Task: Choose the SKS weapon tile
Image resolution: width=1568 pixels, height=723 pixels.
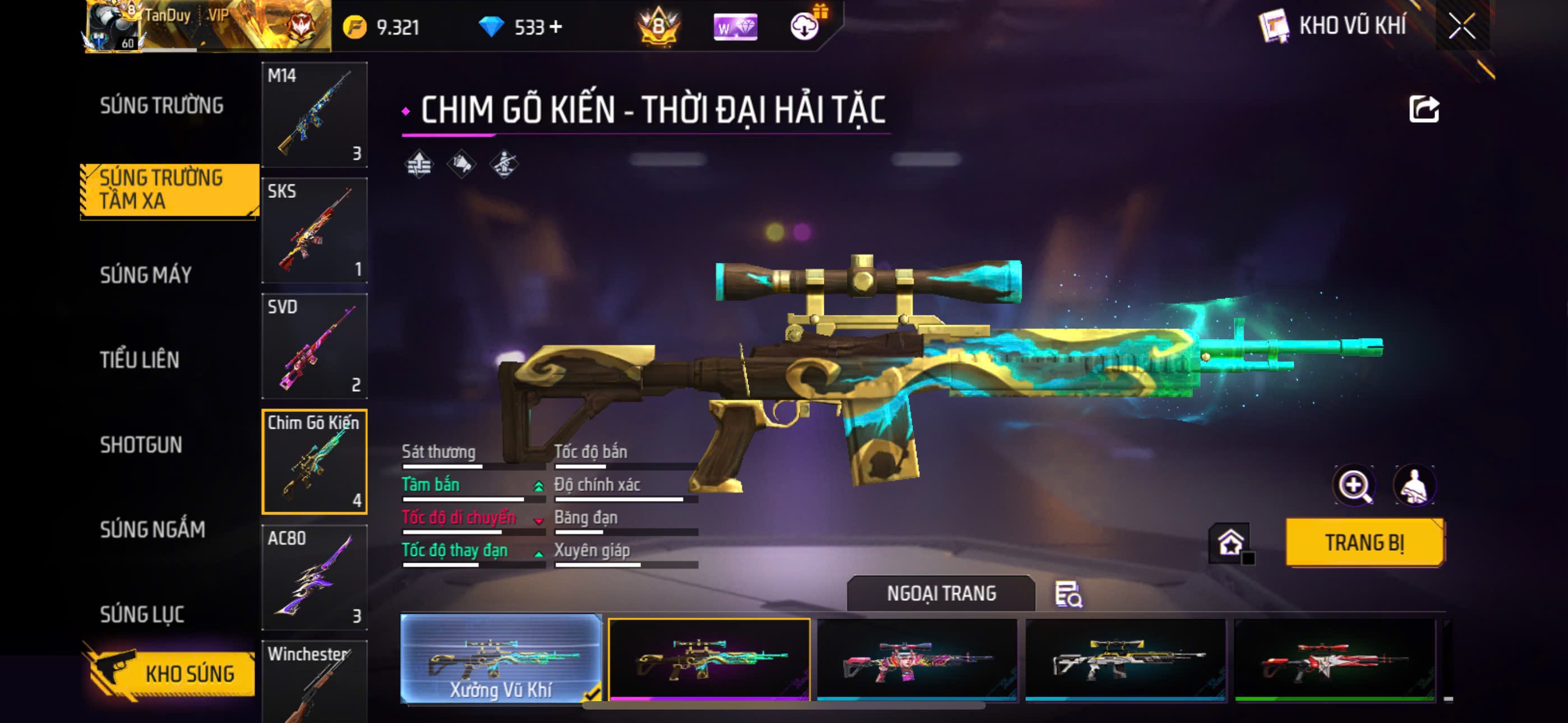Action: [314, 230]
